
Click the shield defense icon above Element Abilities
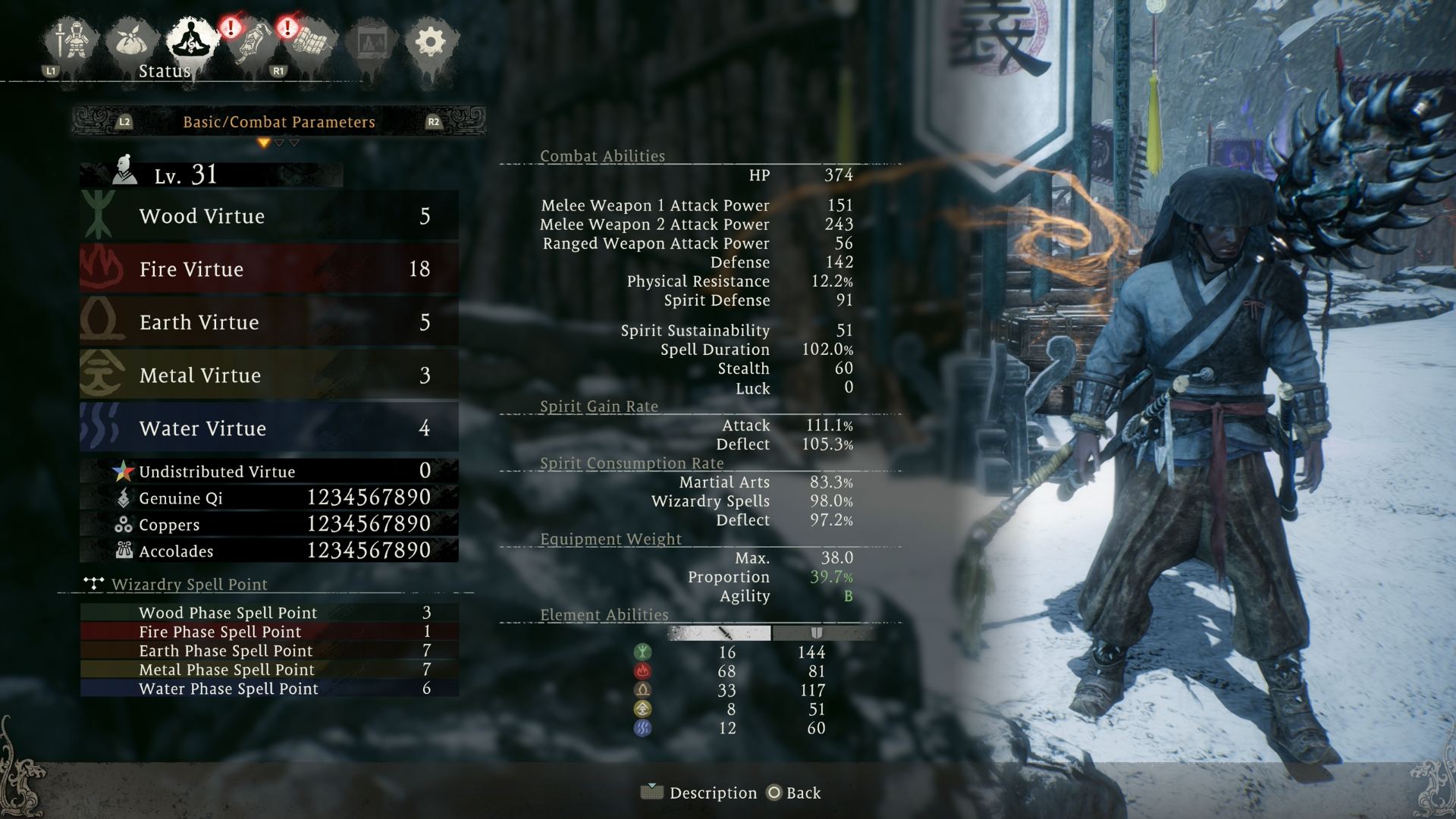[817, 633]
